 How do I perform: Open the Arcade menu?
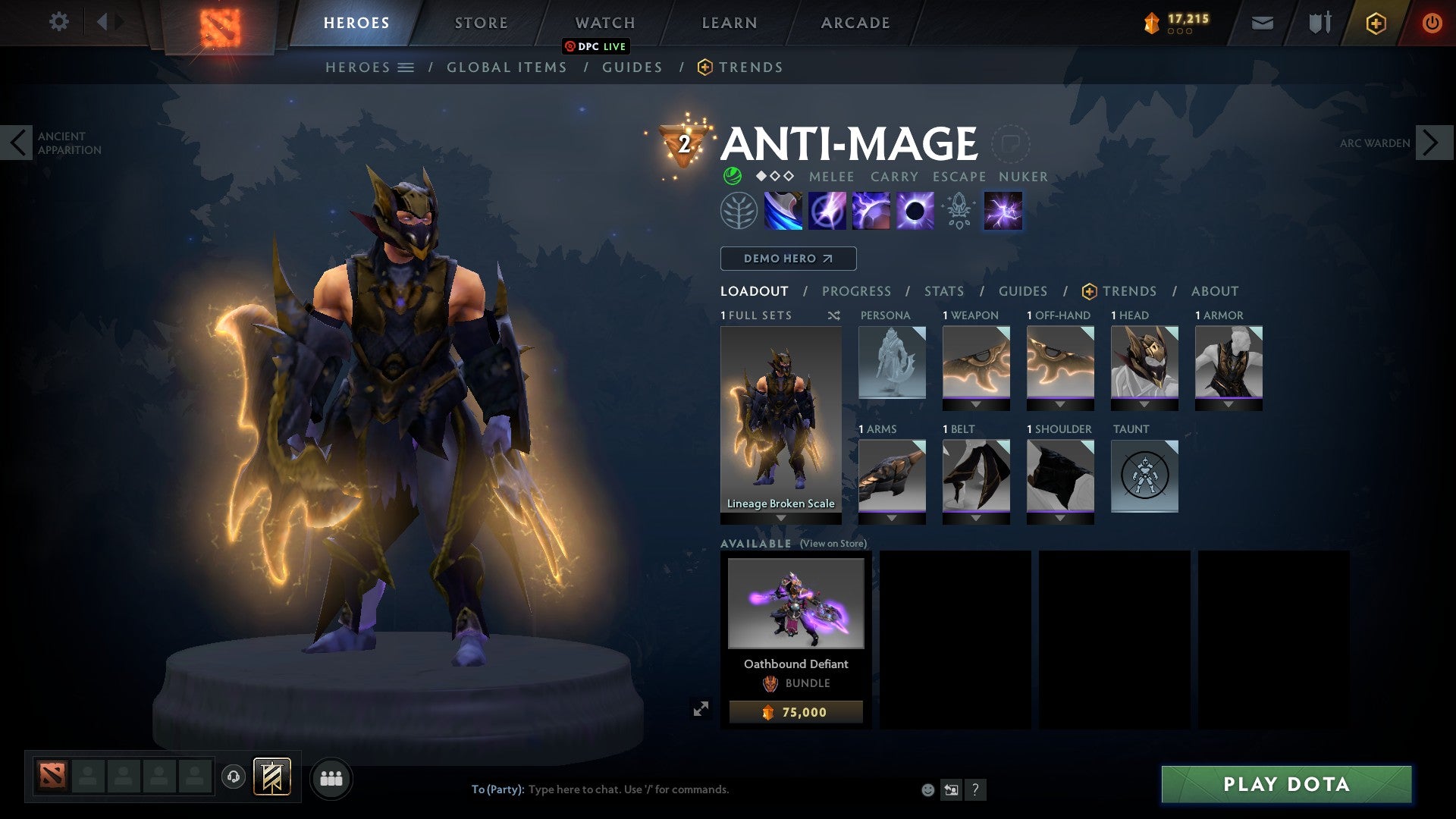coord(855,22)
